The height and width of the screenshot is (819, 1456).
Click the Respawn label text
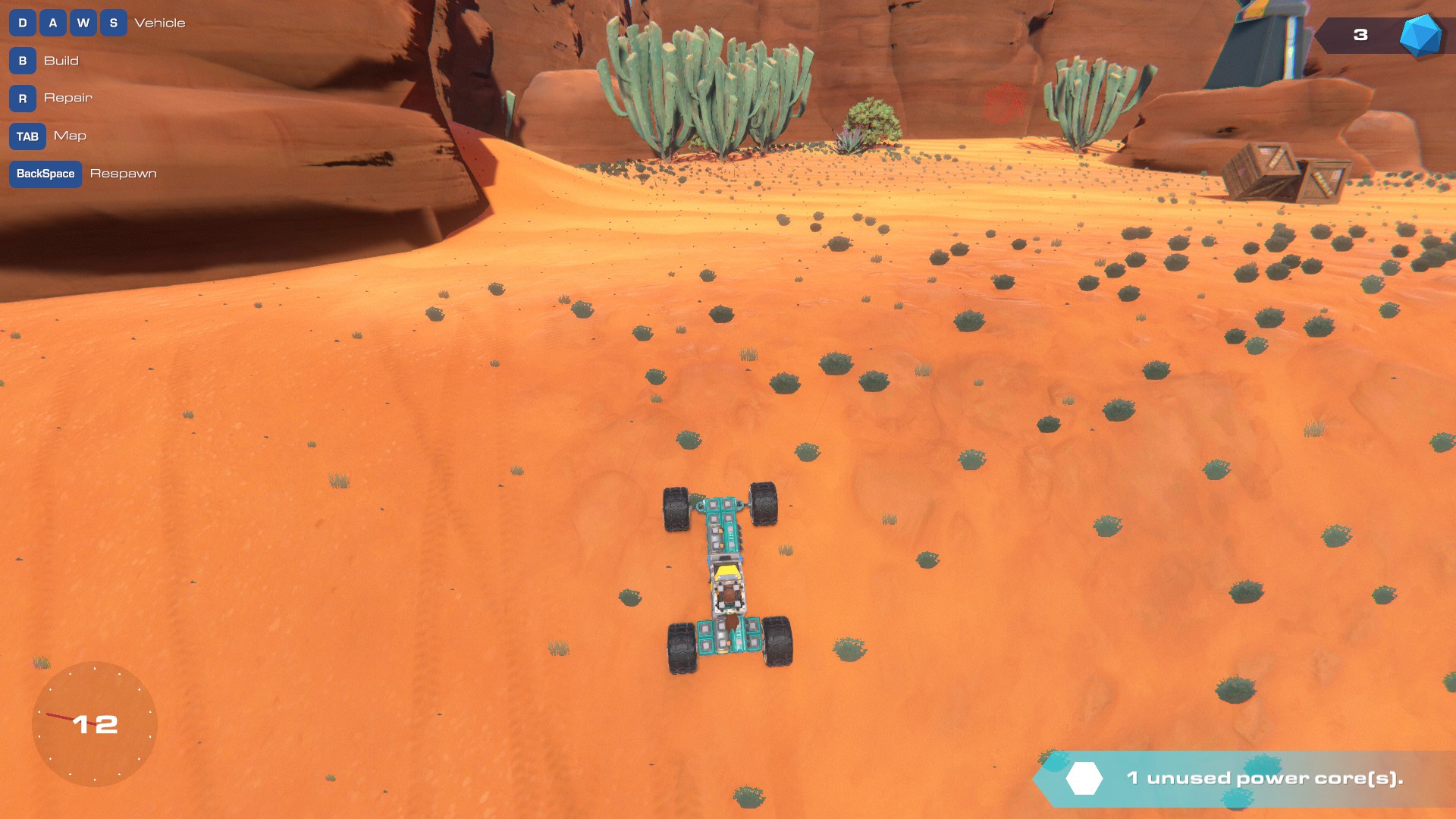click(x=124, y=174)
